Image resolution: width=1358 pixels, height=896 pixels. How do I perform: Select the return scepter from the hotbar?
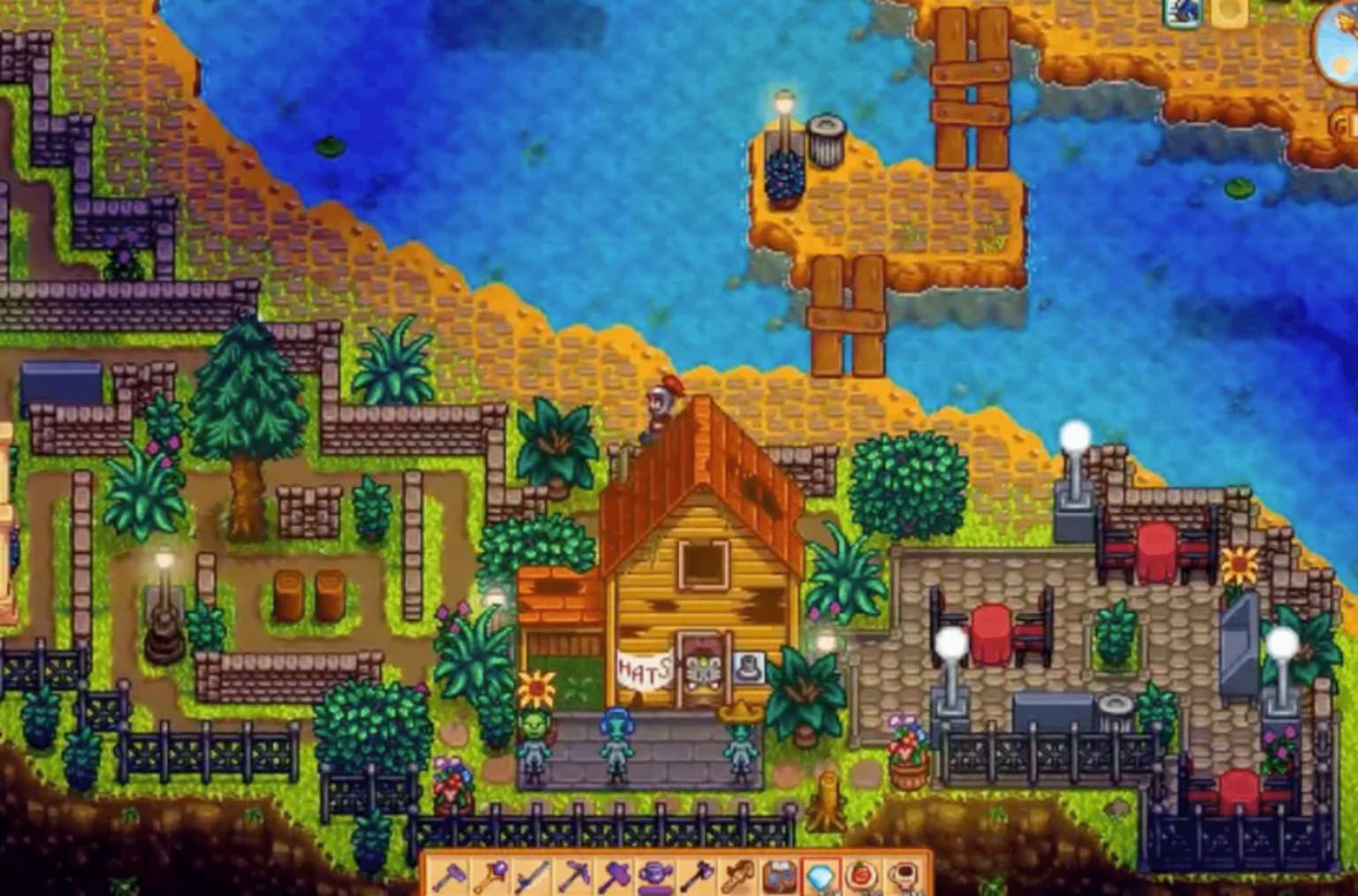point(493,875)
